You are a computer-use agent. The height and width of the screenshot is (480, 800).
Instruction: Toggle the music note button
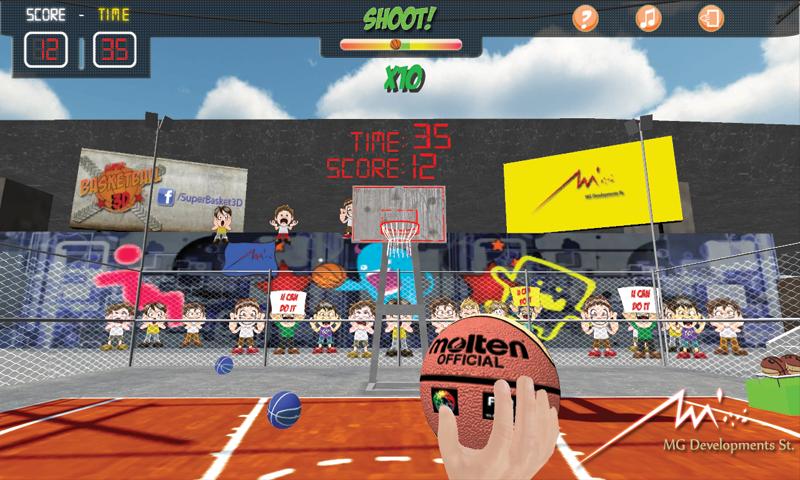click(x=648, y=18)
